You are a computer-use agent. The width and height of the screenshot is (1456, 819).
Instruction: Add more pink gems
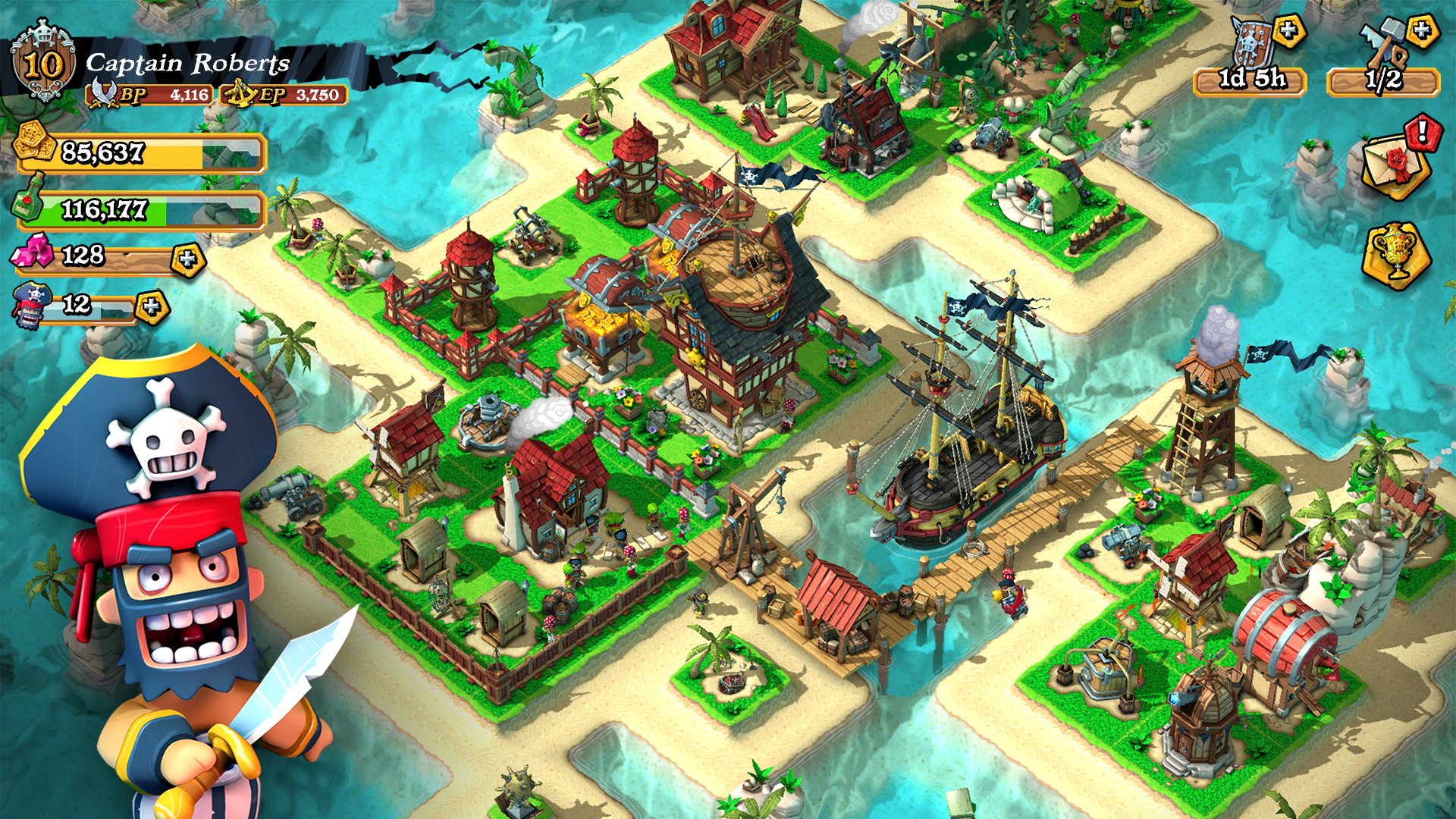tap(187, 260)
